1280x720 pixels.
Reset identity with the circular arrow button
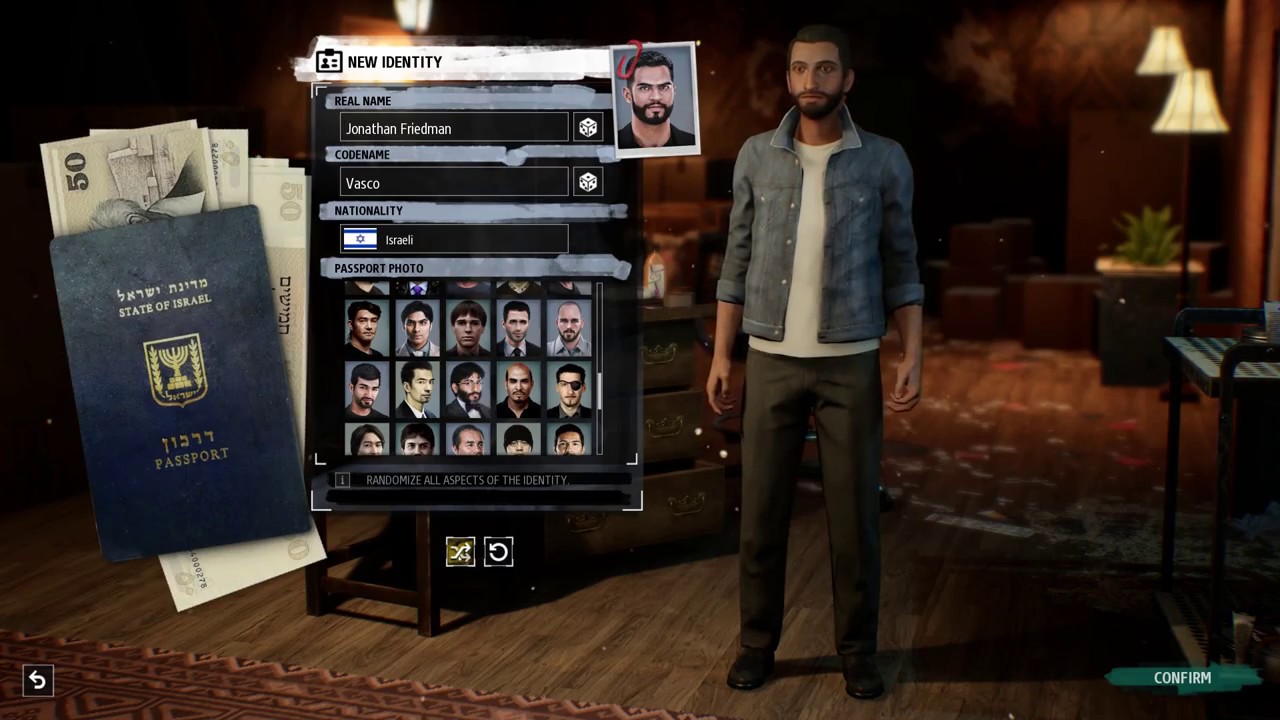click(x=498, y=551)
